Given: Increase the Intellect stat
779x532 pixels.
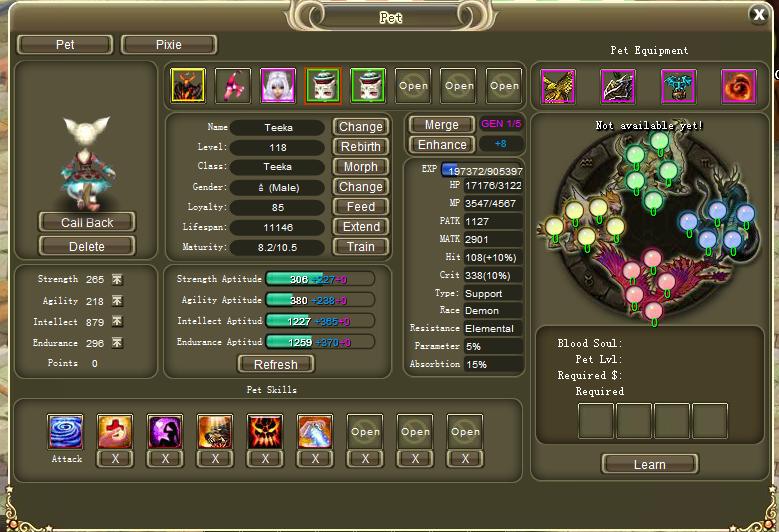Looking at the screenshot, I should 117,322.
